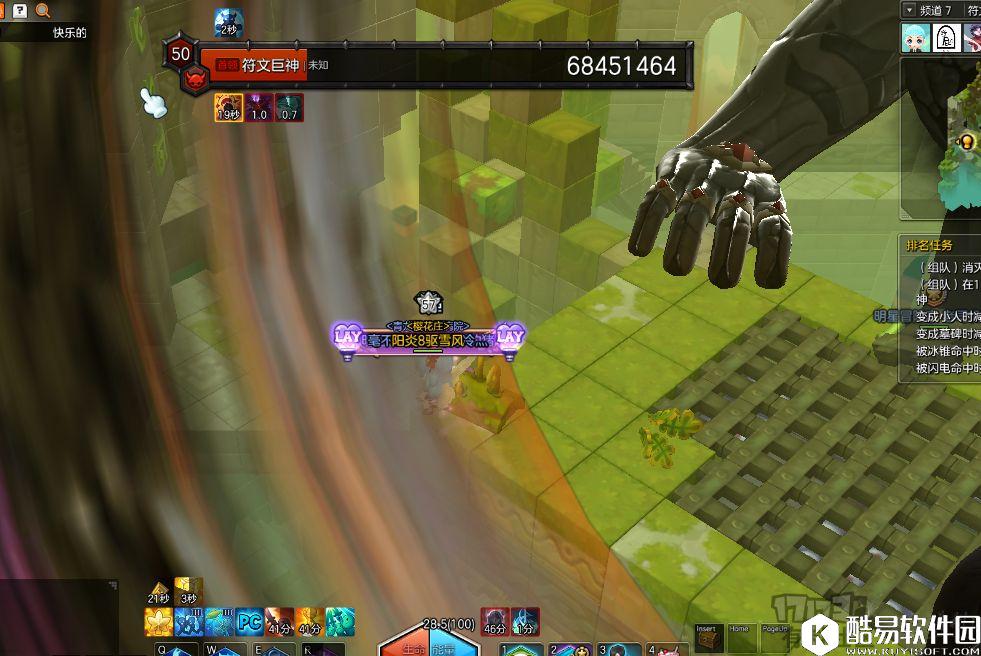
Task: Select the golden maple leaf buff icon
Action: click(159, 622)
